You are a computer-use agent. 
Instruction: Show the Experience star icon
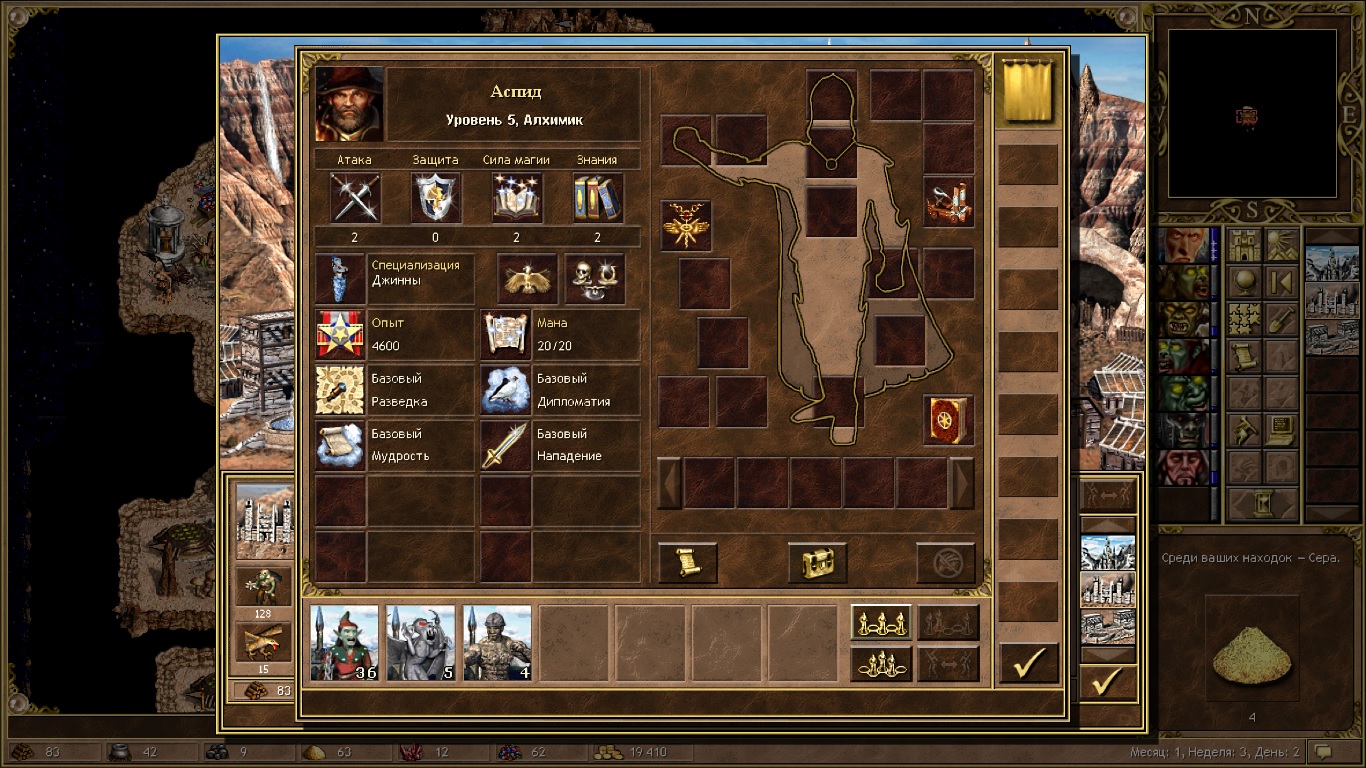point(340,335)
